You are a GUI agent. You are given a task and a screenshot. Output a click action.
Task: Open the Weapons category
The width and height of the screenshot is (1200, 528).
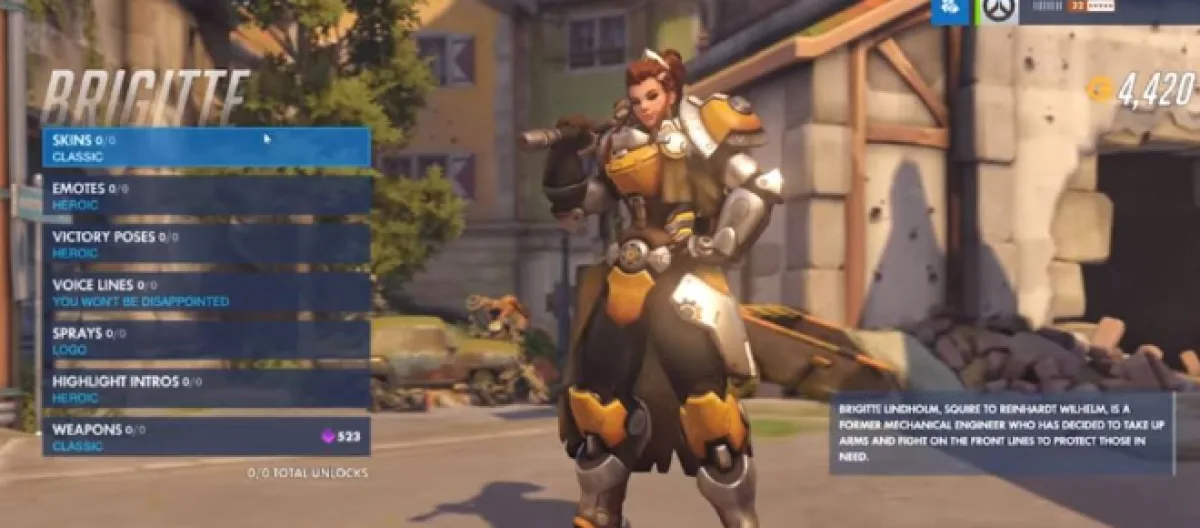pos(206,437)
